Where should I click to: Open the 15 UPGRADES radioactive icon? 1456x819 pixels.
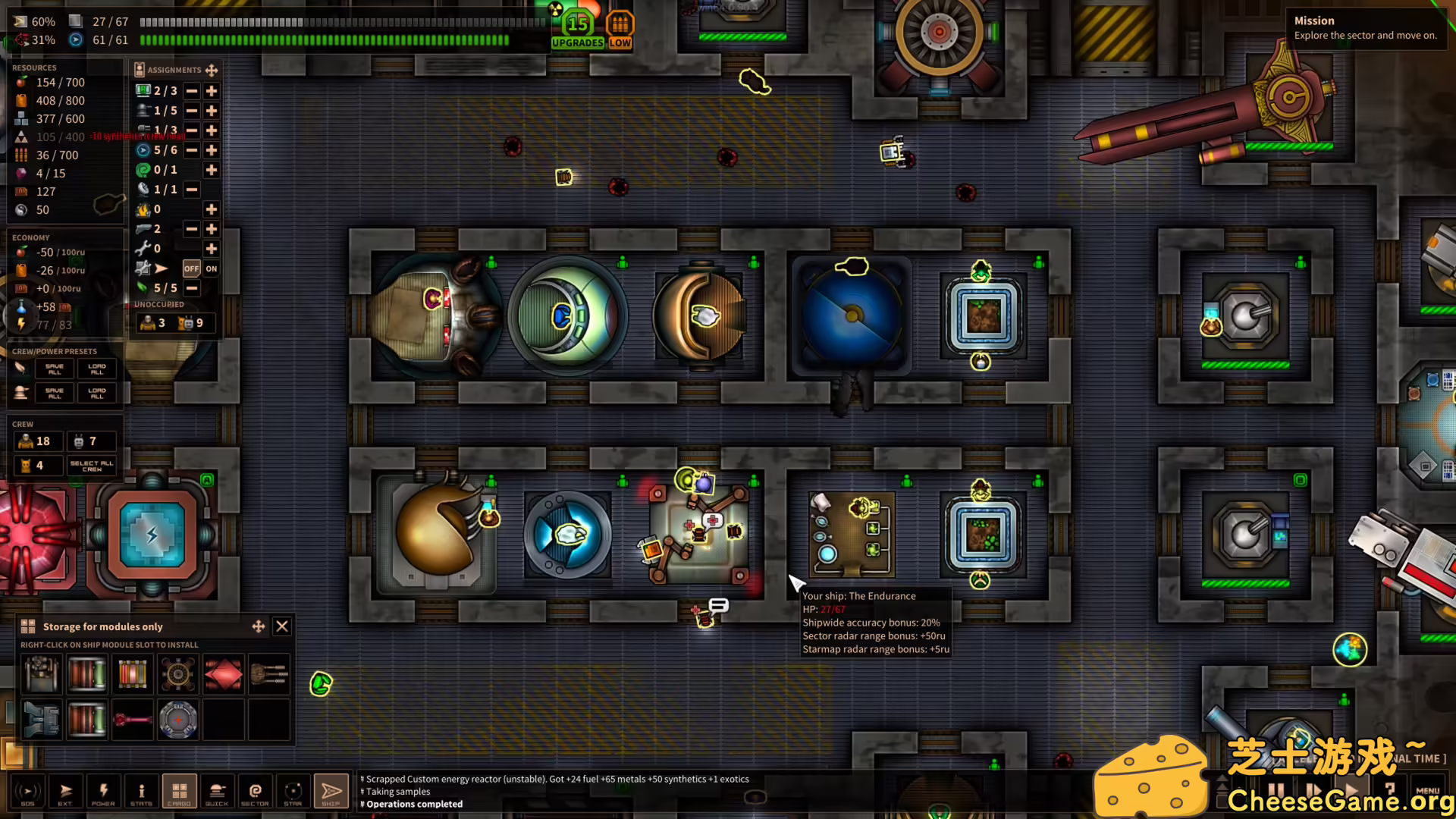[576, 23]
